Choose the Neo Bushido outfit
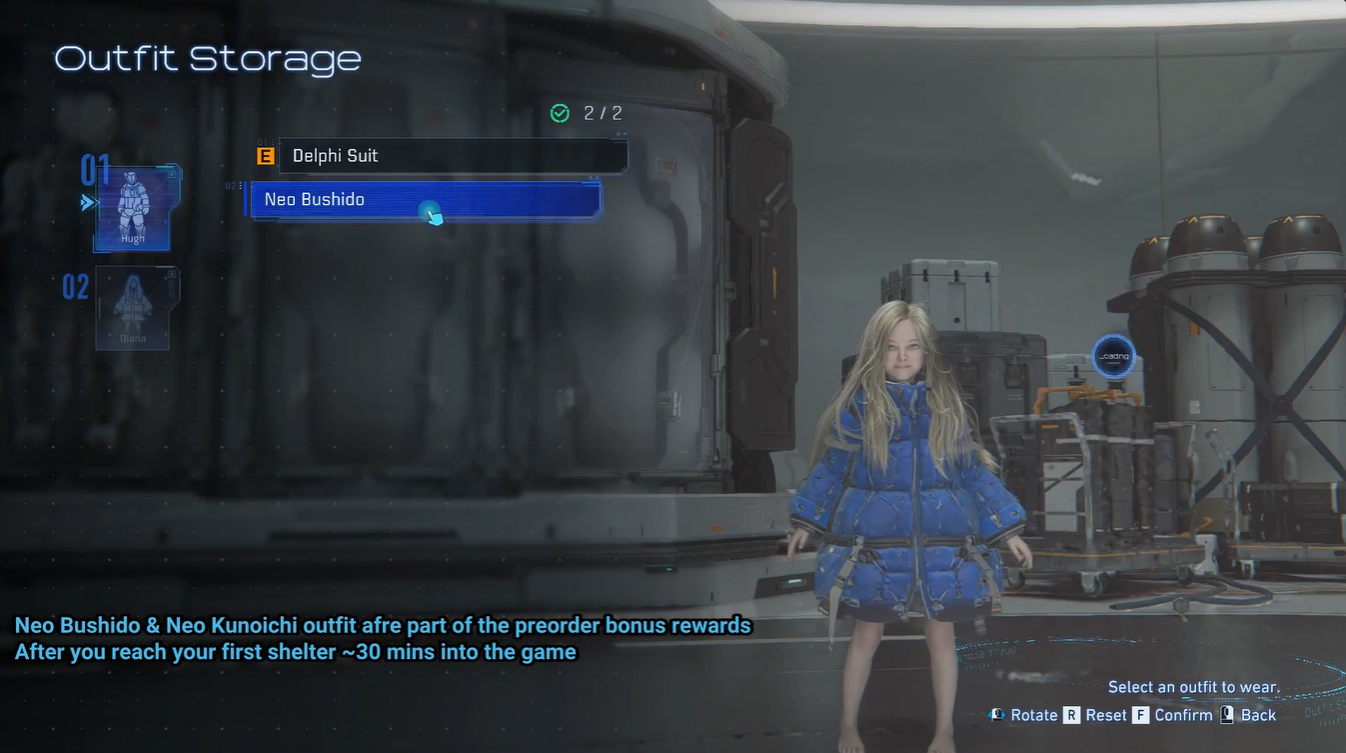 pyautogui.click(x=424, y=200)
